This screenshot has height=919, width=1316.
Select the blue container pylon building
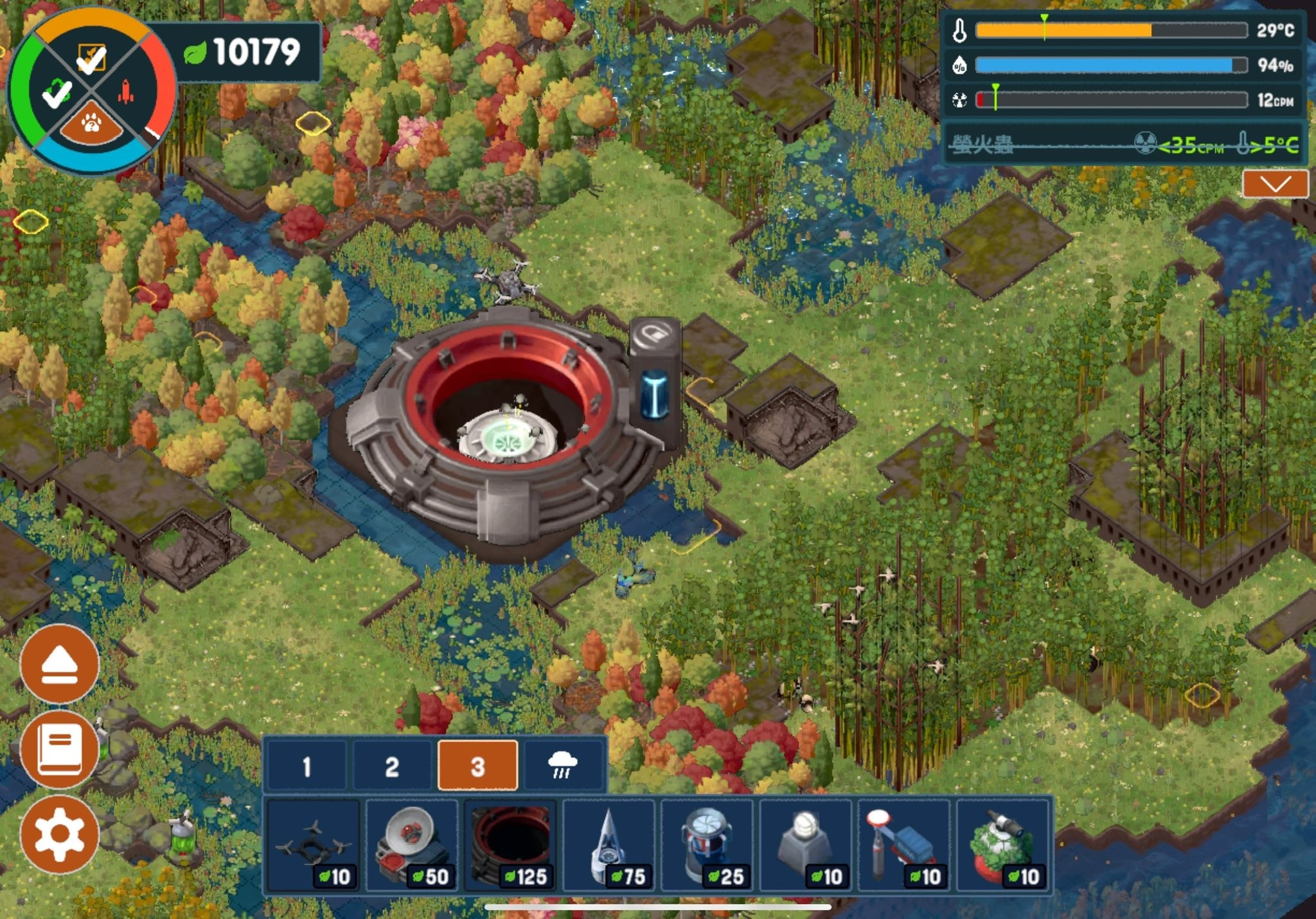(904, 845)
